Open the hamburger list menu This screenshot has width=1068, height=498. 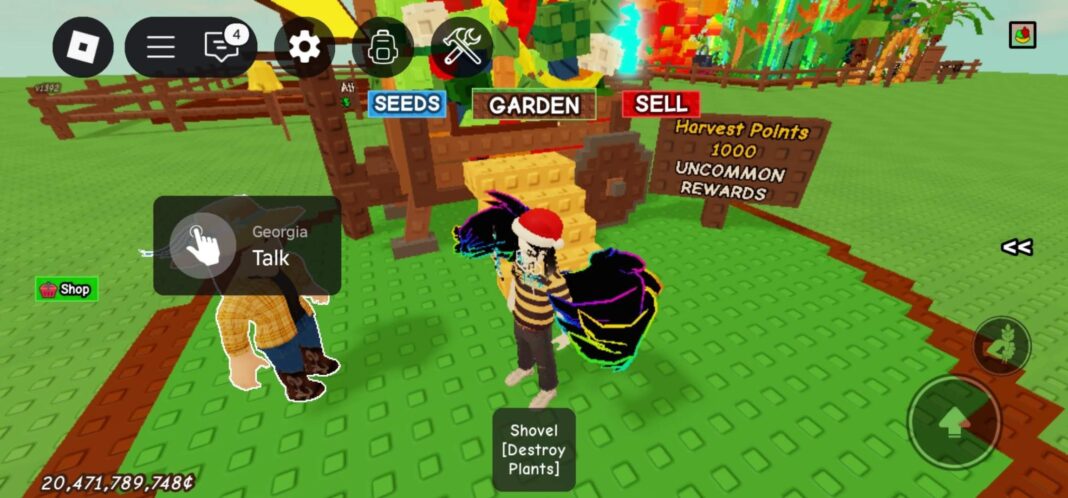point(161,47)
